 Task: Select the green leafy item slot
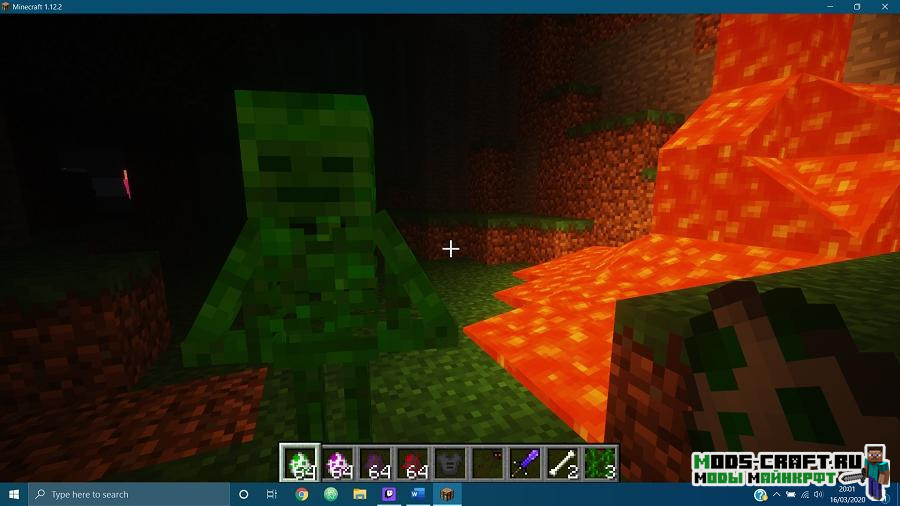[x=600, y=462]
